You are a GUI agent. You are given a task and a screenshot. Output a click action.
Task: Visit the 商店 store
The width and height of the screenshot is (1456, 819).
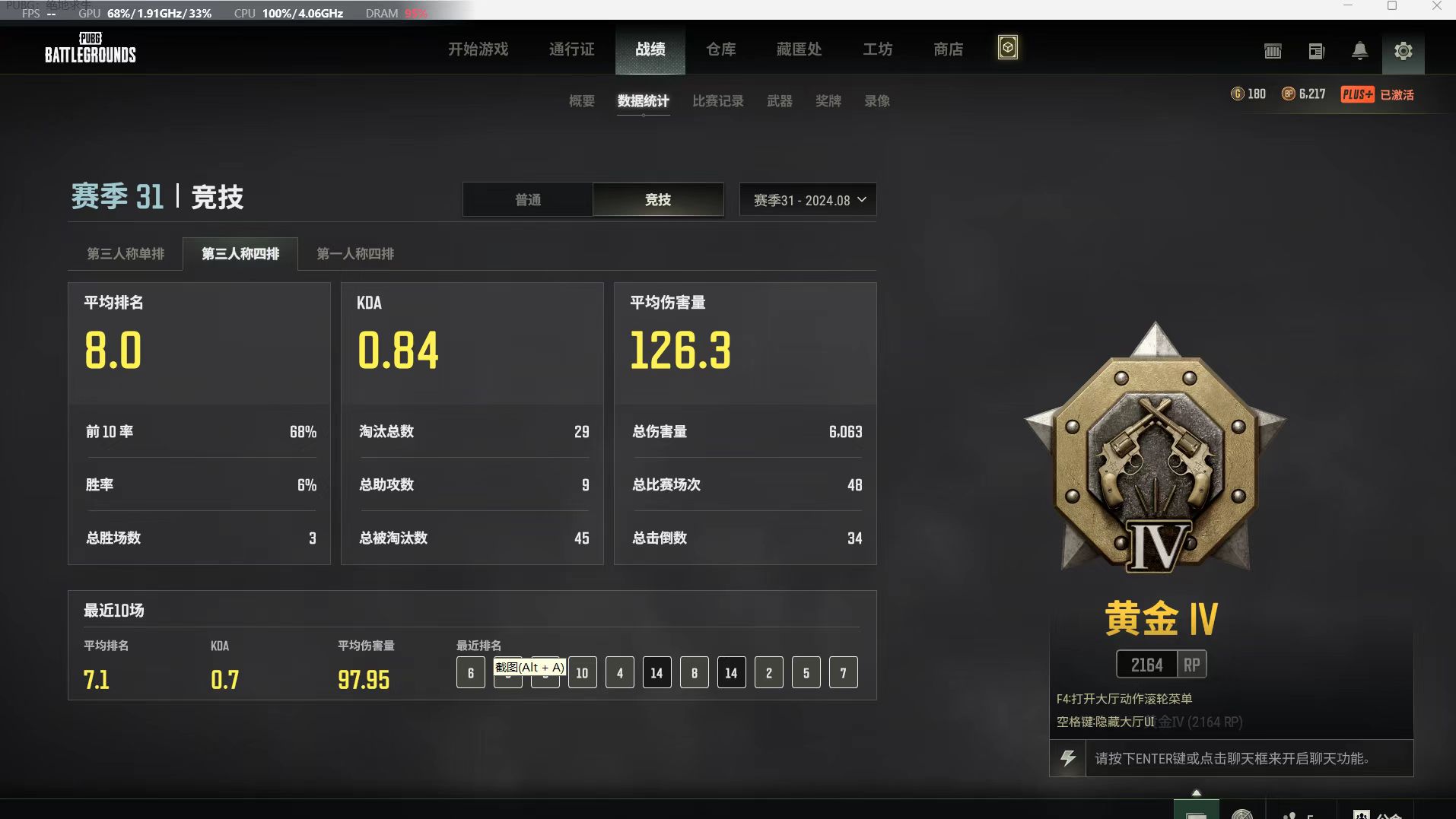(948, 49)
